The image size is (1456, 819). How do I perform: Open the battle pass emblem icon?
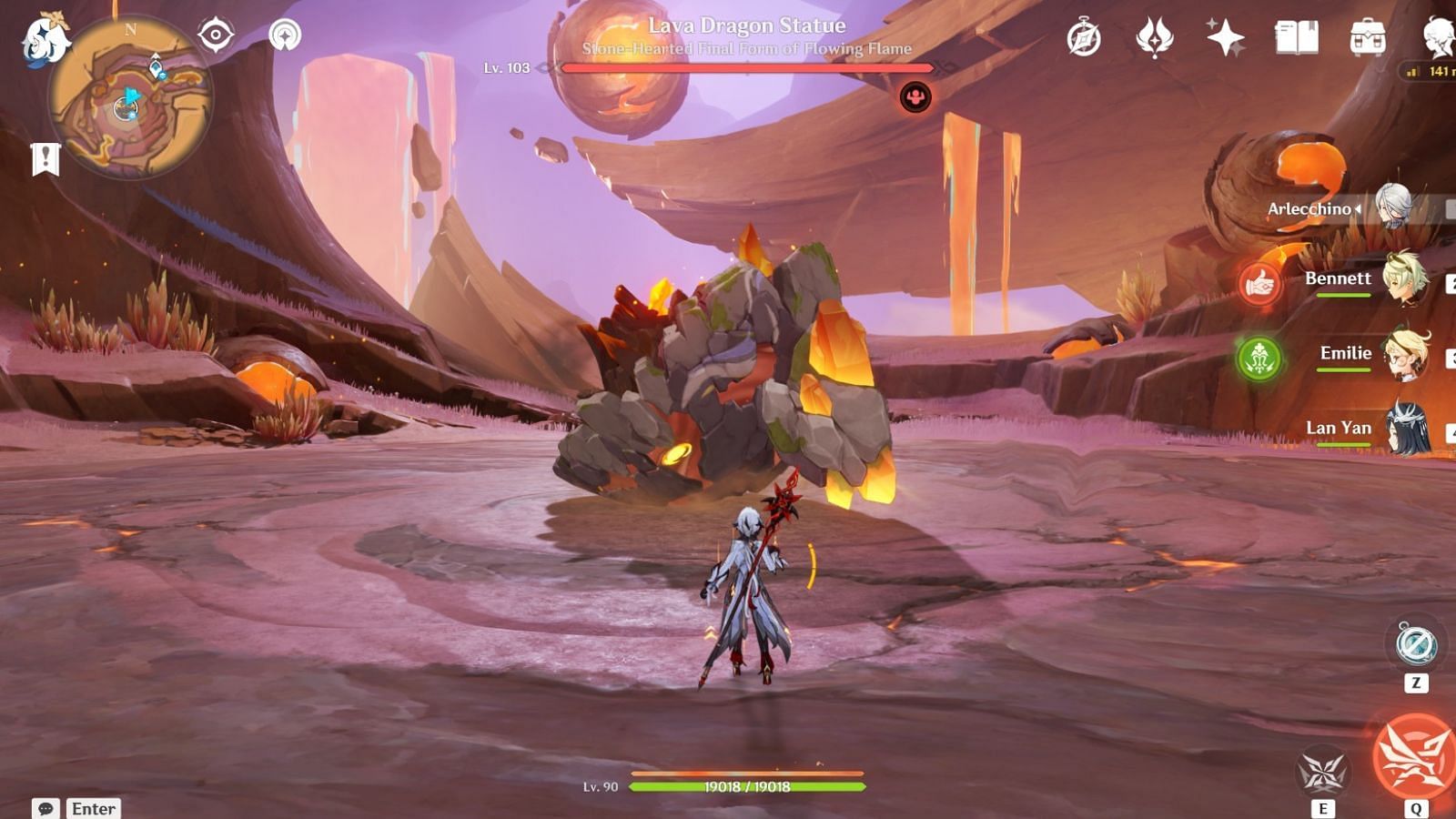tap(1154, 38)
